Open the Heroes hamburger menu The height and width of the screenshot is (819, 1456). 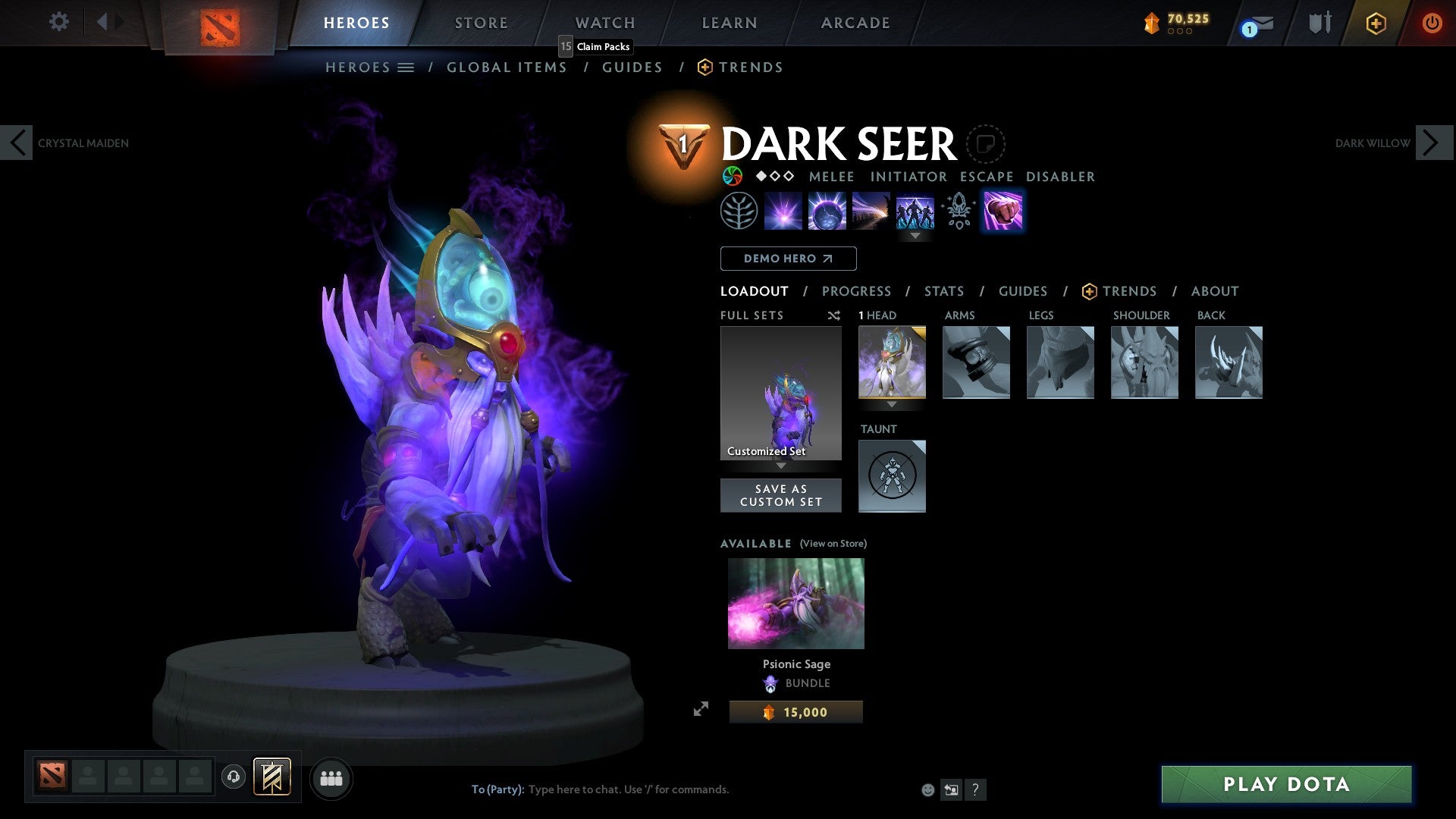406,67
